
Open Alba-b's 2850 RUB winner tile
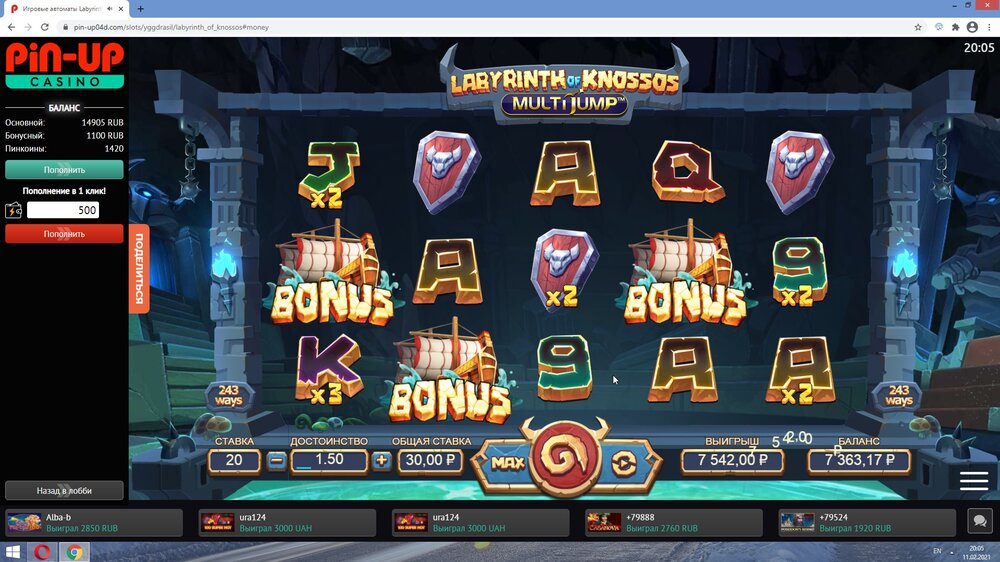coord(94,522)
